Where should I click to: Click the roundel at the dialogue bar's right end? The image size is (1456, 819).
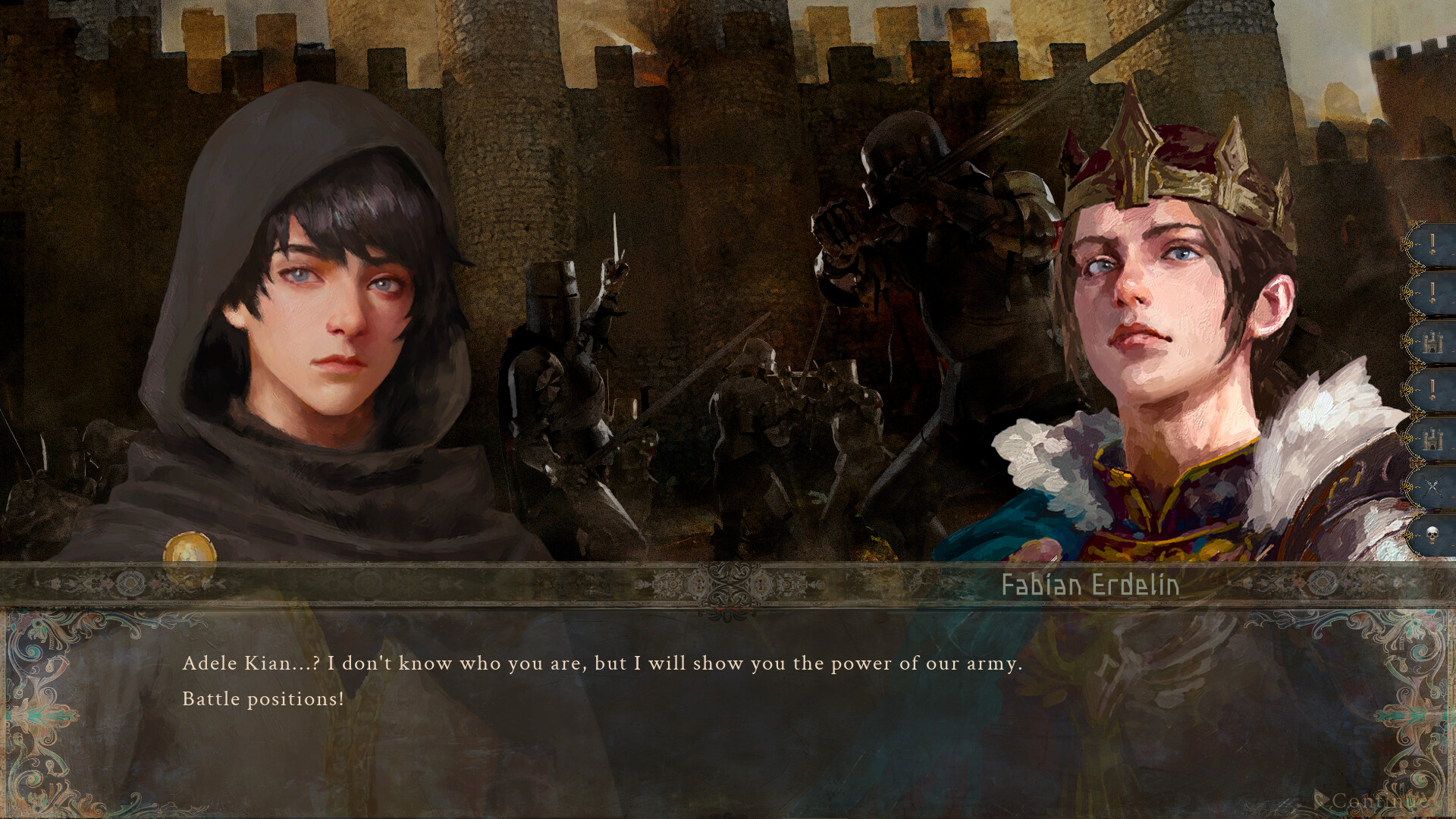pos(1324,582)
